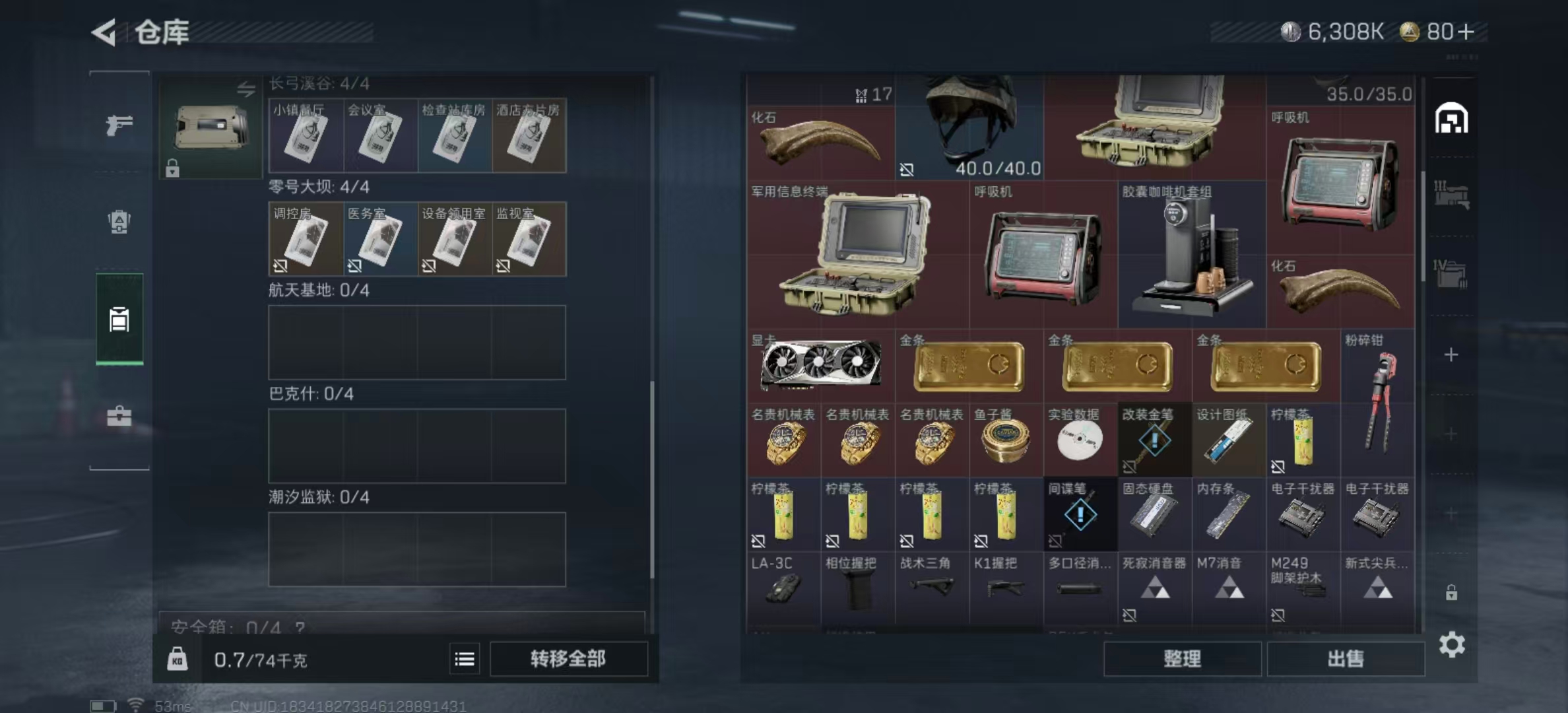The width and height of the screenshot is (1568, 713).
Task: Tap the 转移全部 transfer all button
Action: coord(568,658)
